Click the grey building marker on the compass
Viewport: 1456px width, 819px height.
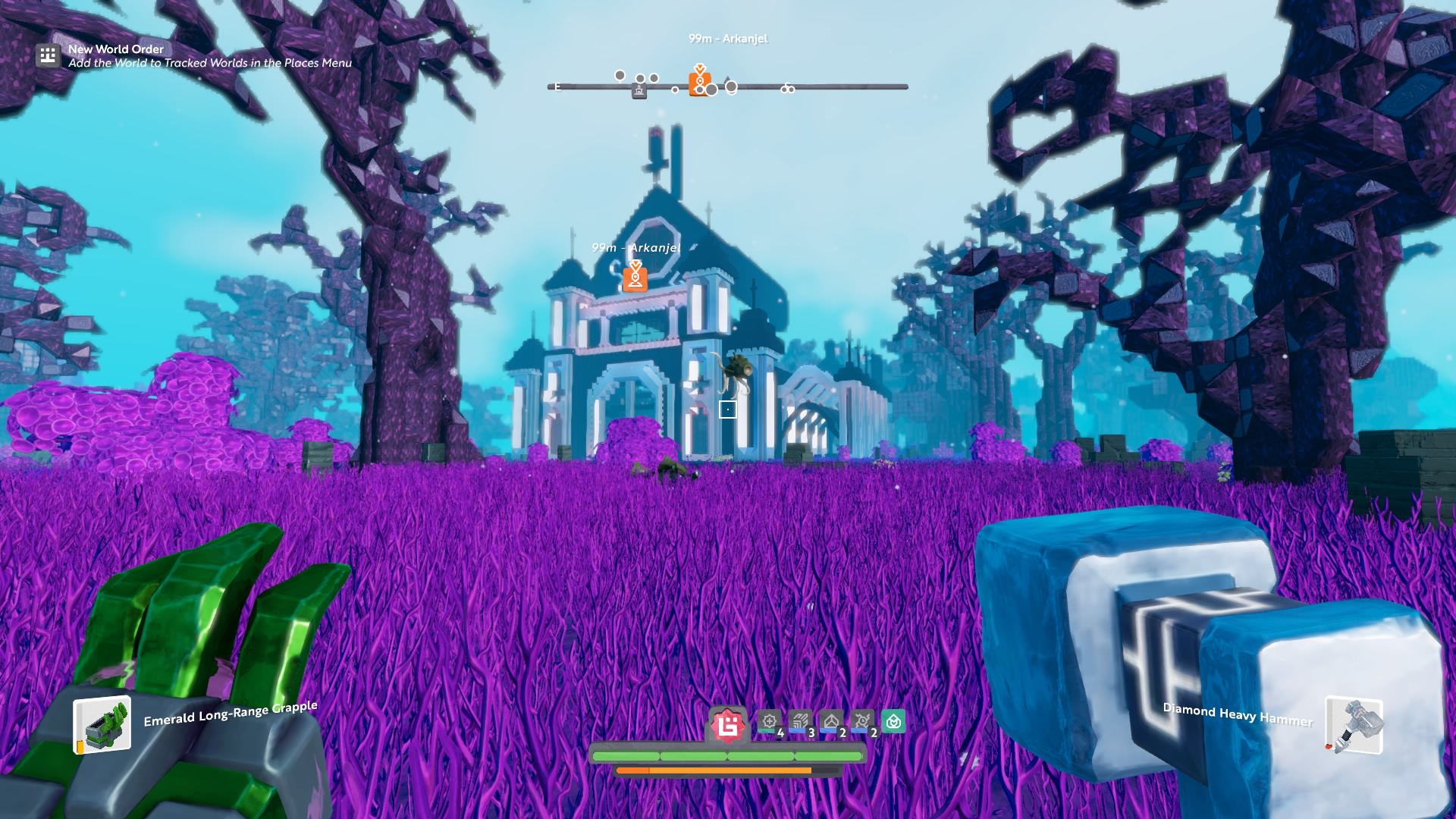coord(639,92)
